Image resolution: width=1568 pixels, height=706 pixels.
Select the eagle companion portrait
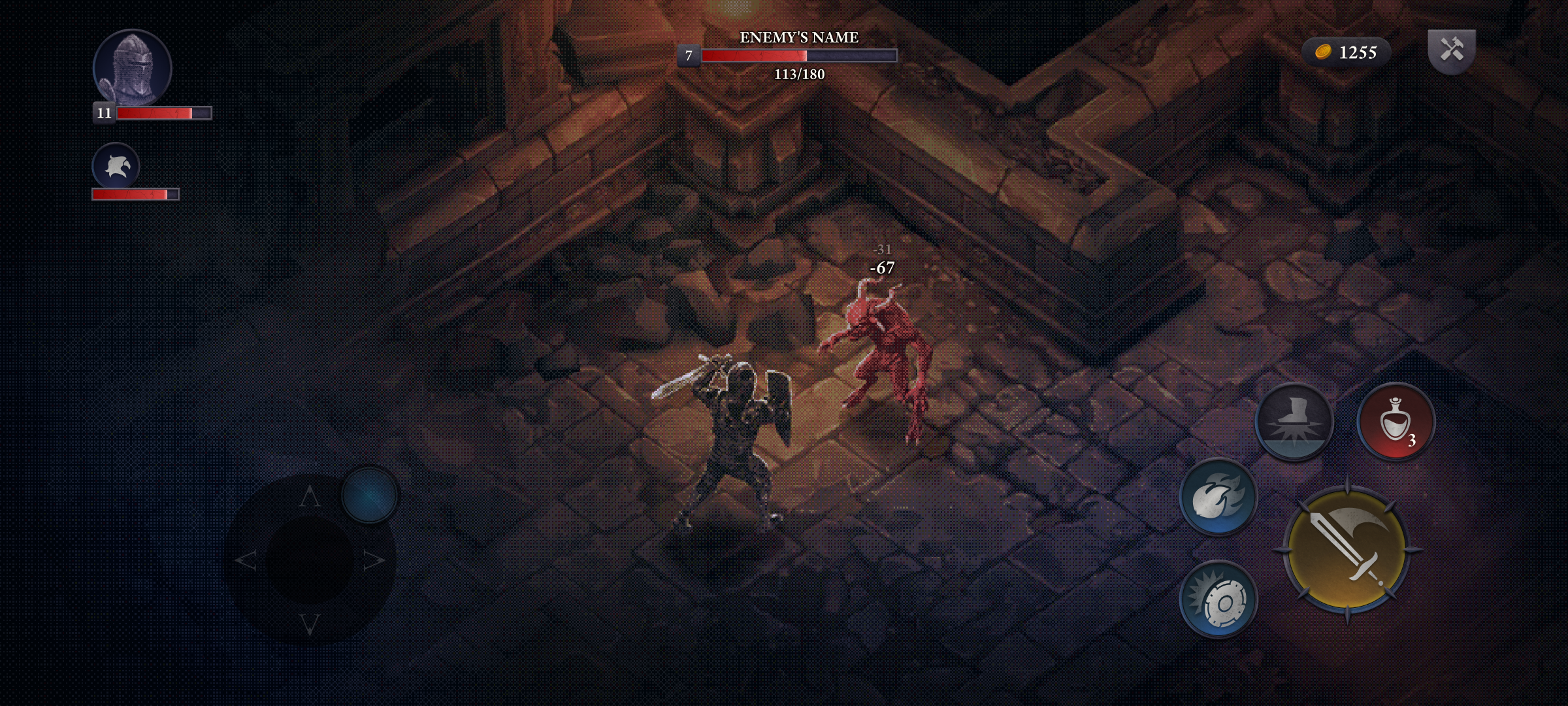[116, 166]
